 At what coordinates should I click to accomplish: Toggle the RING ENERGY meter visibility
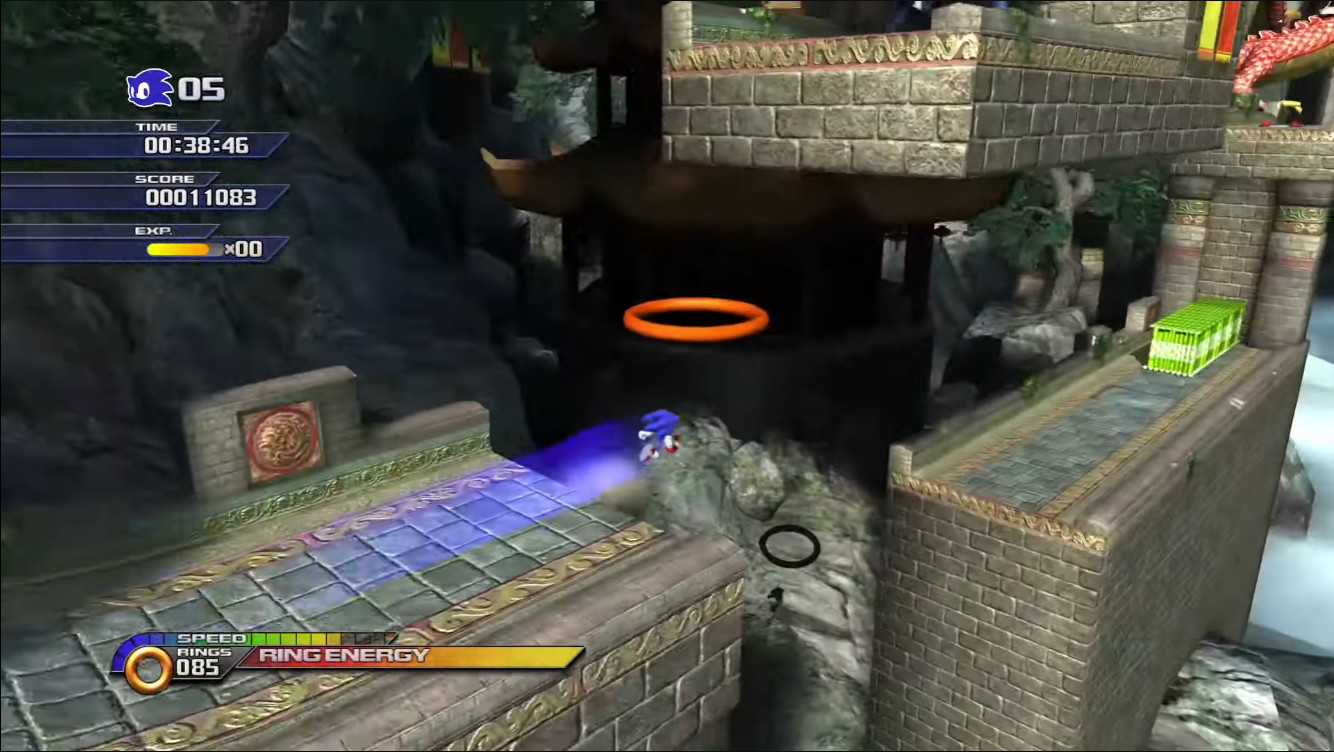(x=400, y=658)
